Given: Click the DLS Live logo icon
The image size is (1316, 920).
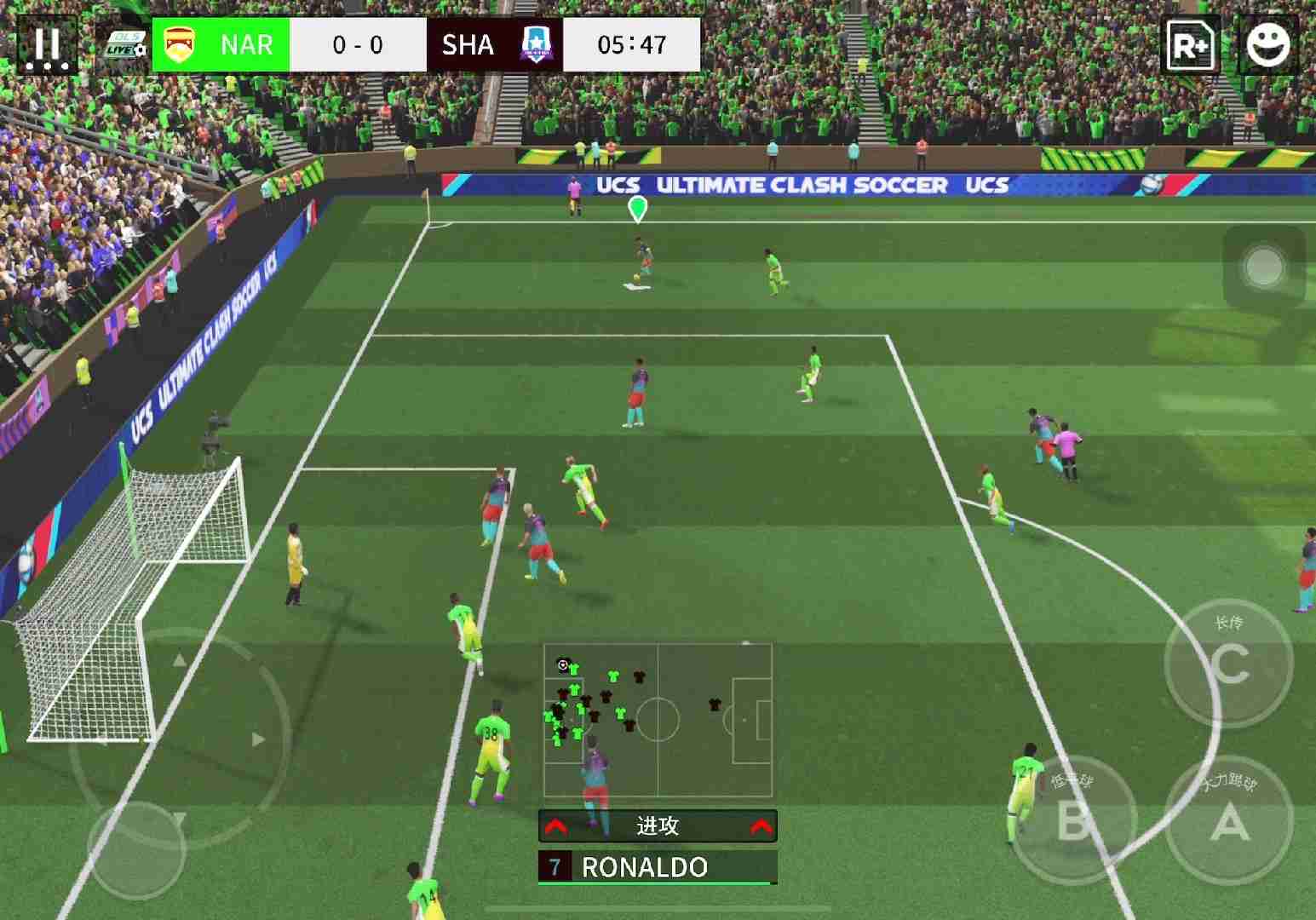Looking at the screenshot, I should click(x=125, y=45).
